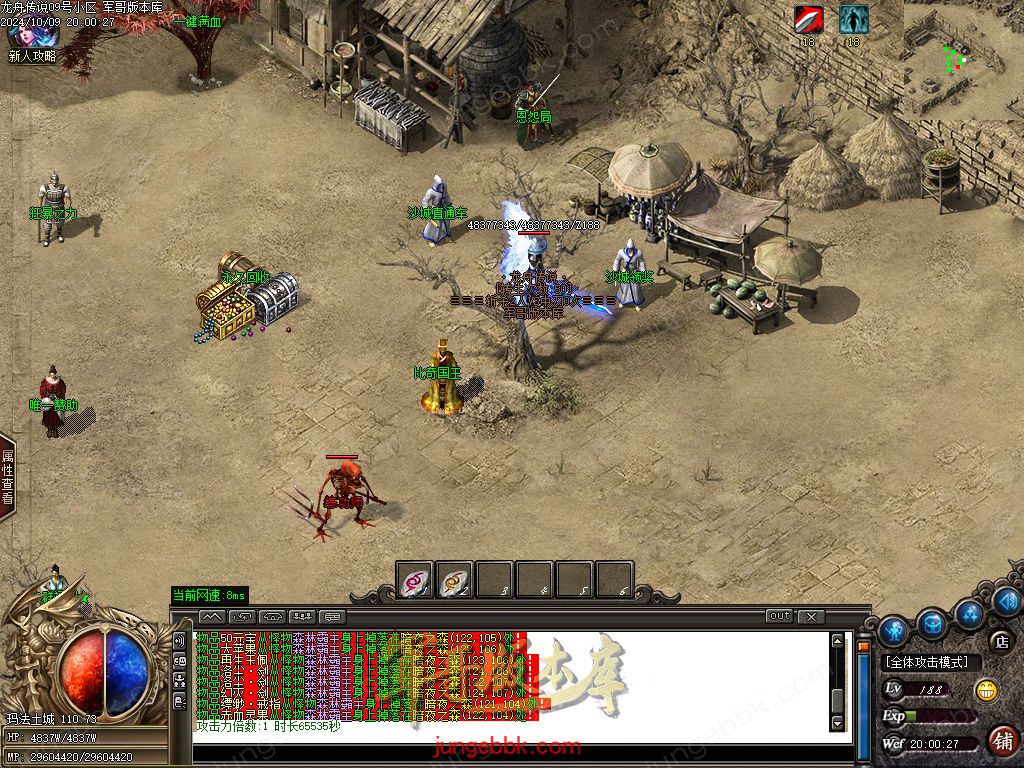Image resolution: width=1024 pixels, height=768 pixels.
Task: Open the 属性查看 side tab
Action: 8,476
